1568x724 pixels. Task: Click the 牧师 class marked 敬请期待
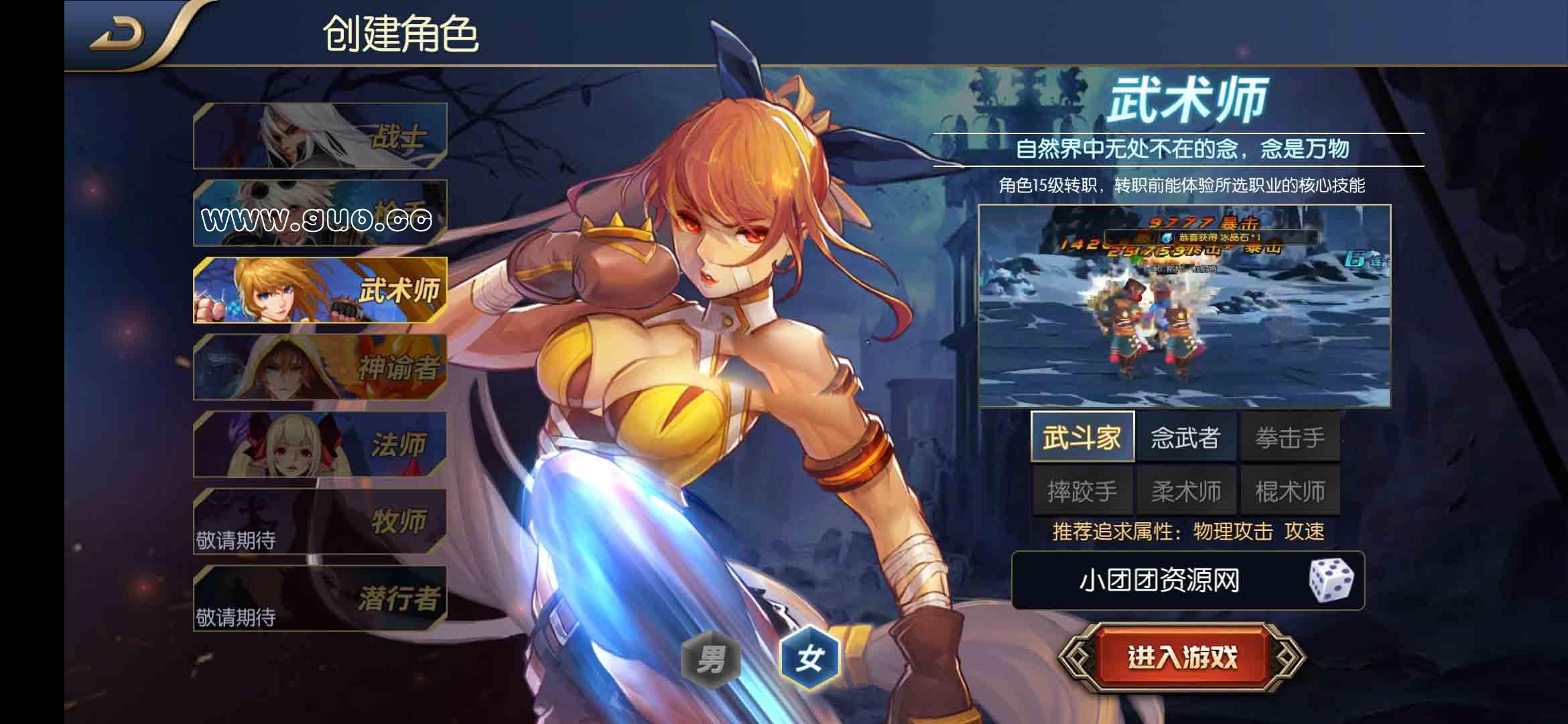click(318, 522)
